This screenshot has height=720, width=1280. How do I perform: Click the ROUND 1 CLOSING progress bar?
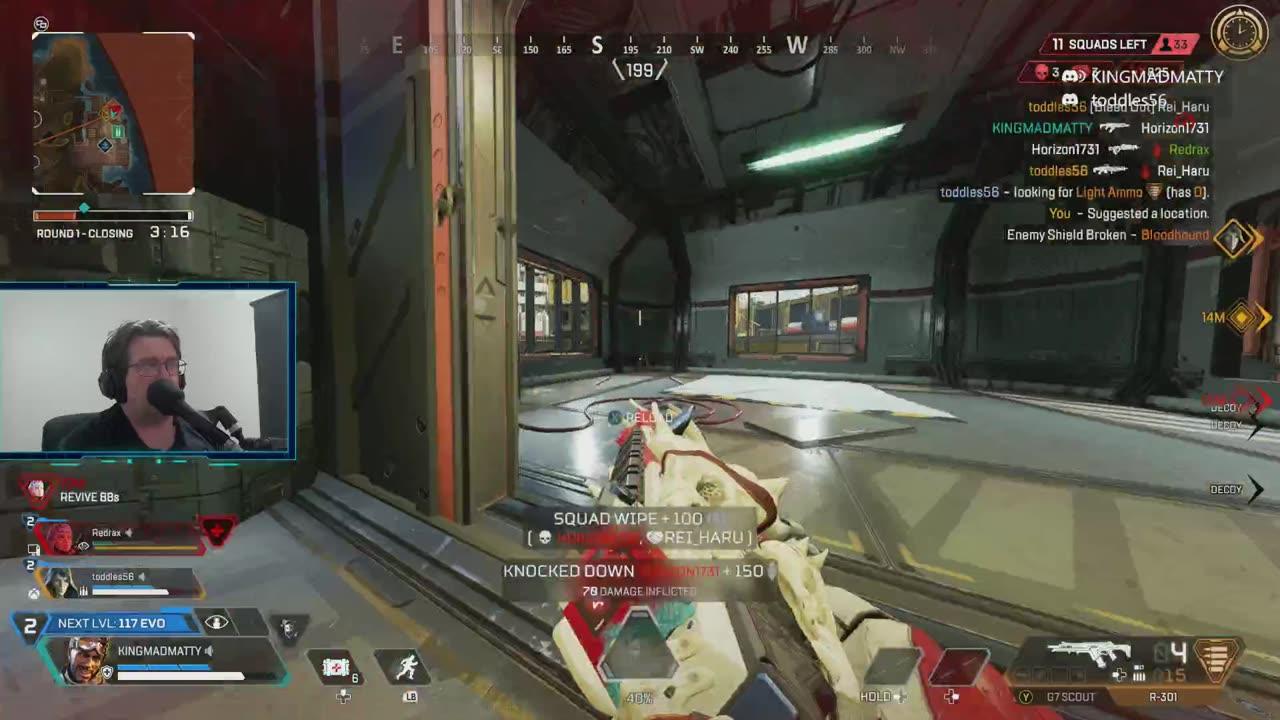(113, 215)
